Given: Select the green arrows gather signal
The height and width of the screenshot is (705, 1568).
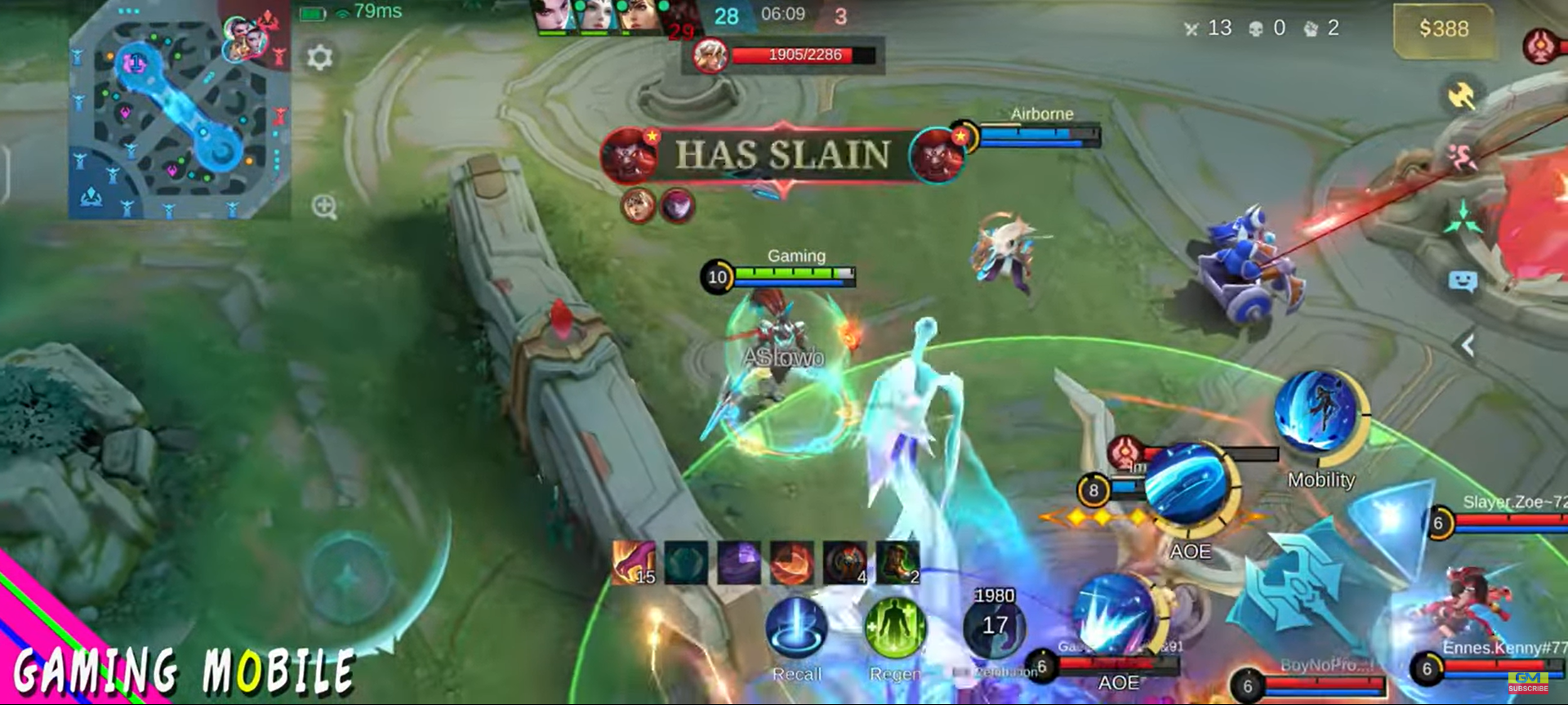Looking at the screenshot, I should click(x=1462, y=219).
